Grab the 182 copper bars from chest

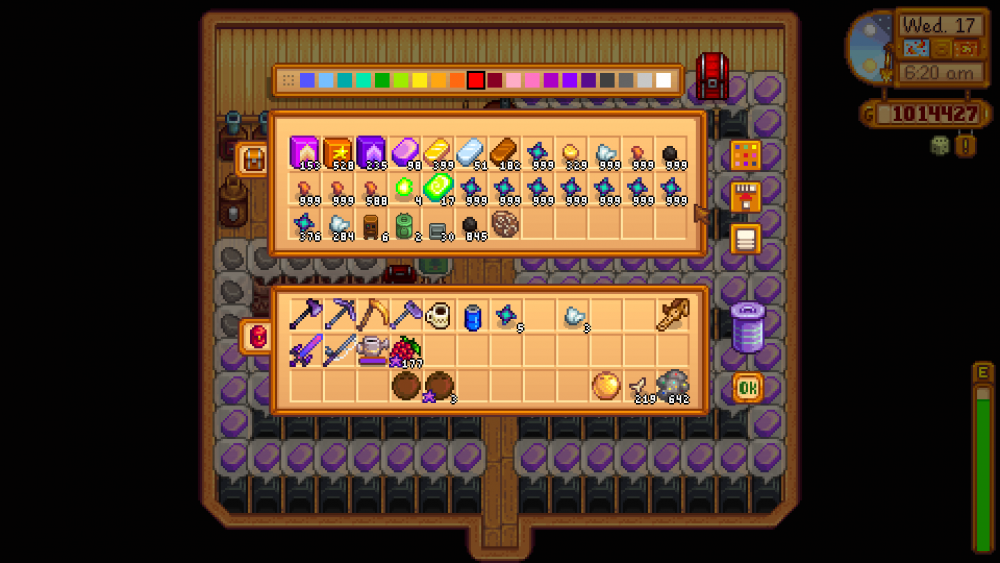[504, 153]
